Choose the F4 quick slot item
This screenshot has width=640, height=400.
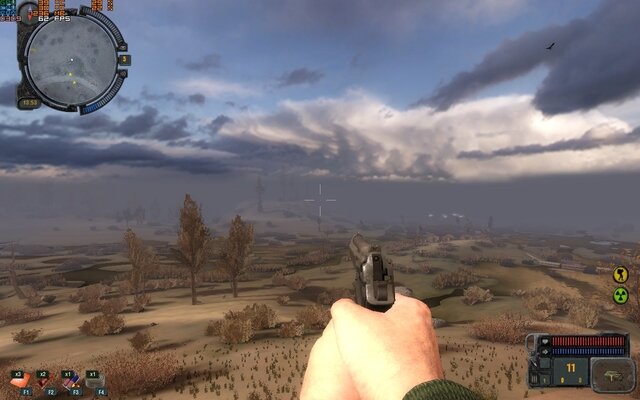tap(95, 380)
